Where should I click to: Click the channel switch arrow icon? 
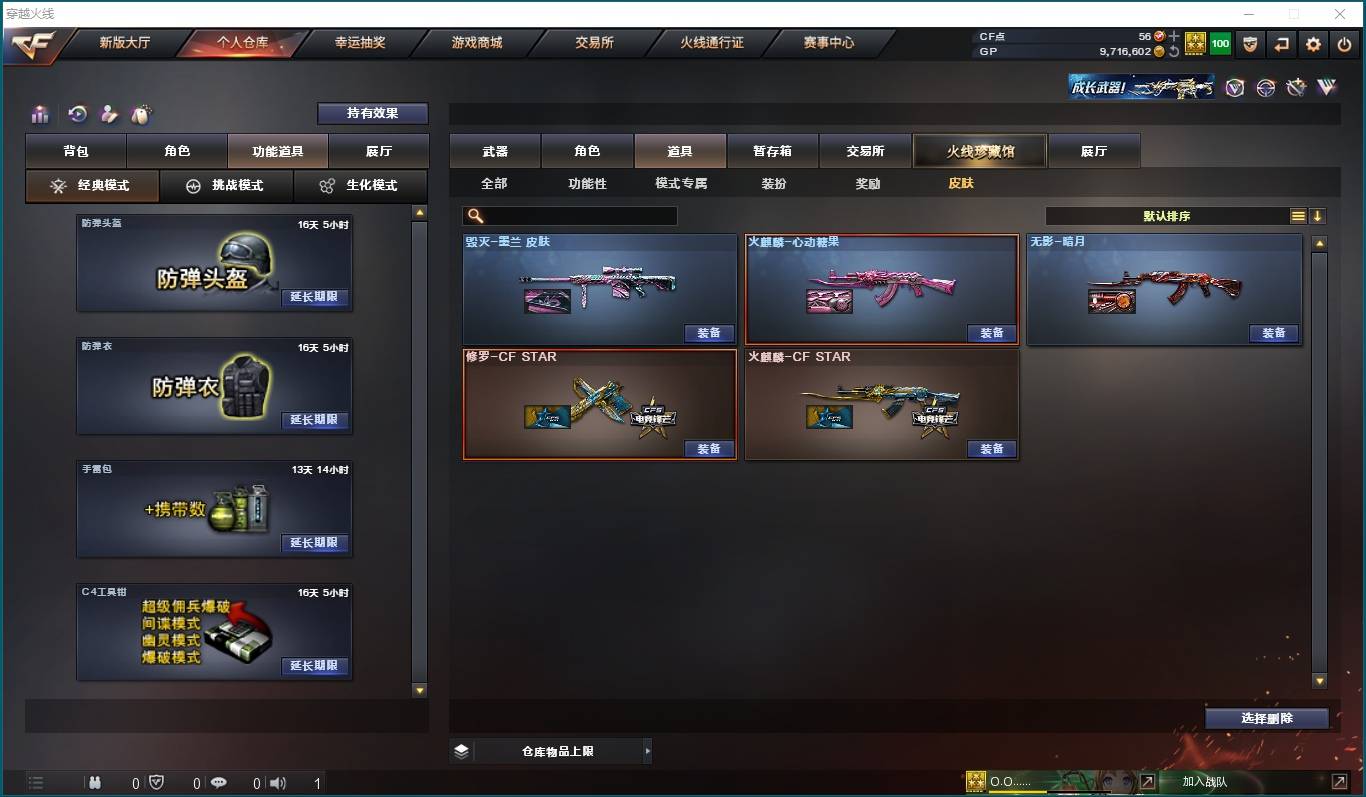coord(1282,43)
